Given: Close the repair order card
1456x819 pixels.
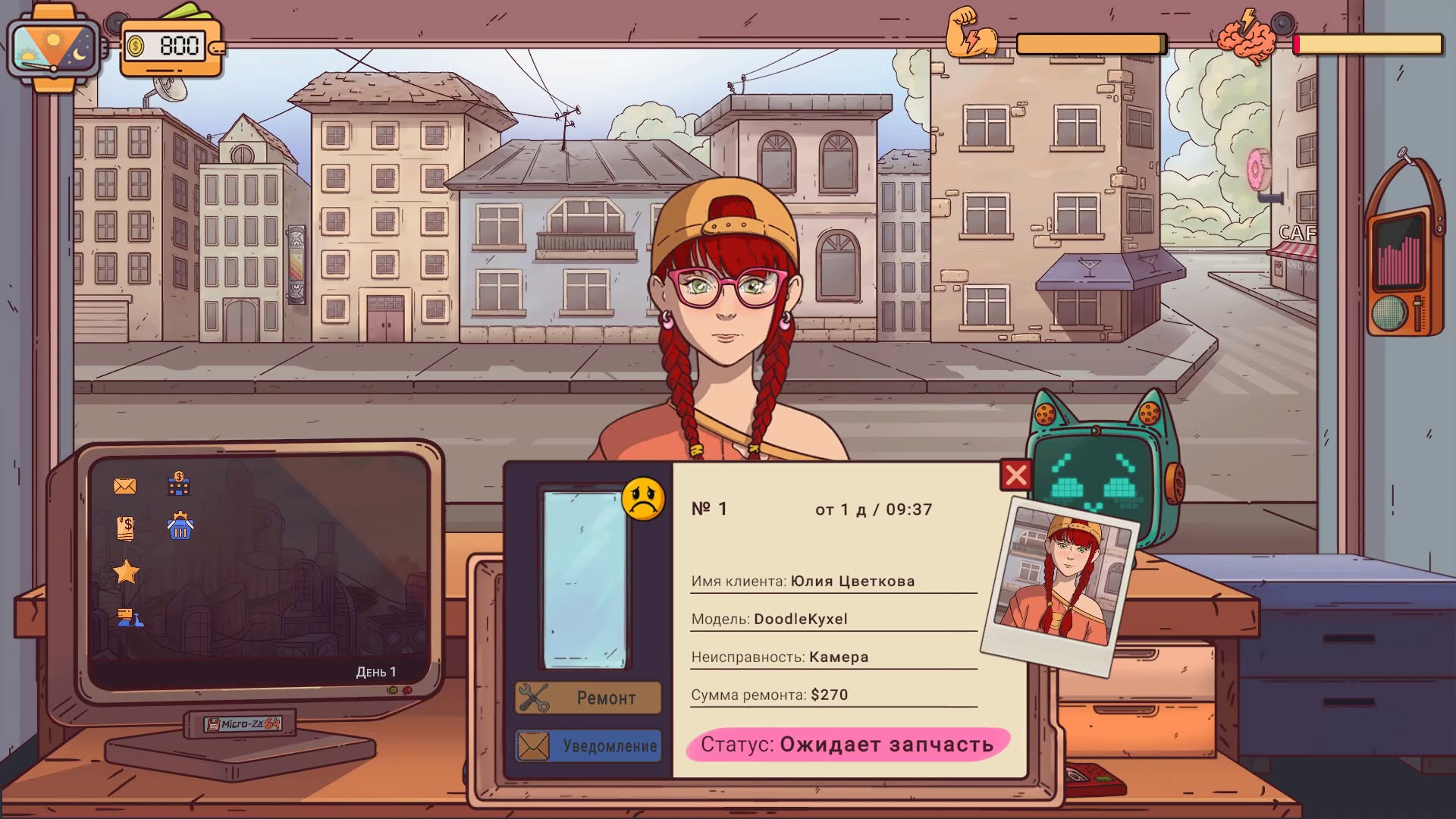Looking at the screenshot, I should click(1015, 475).
